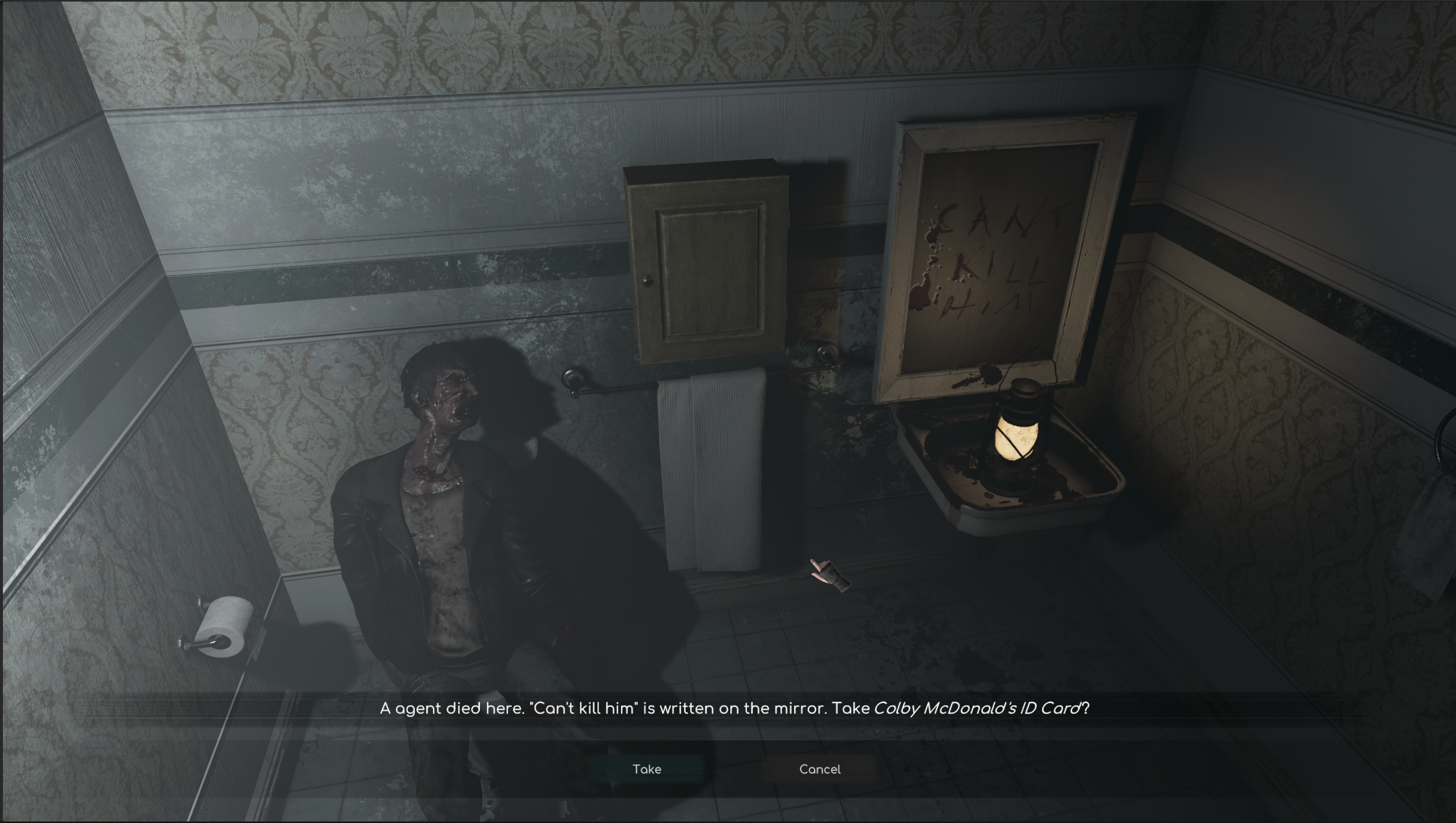Image resolution: width=1456 pixels, height=823 pixels.
Task: Select the lantern's lit glass globe
Action: click(x=1018, y=441)
